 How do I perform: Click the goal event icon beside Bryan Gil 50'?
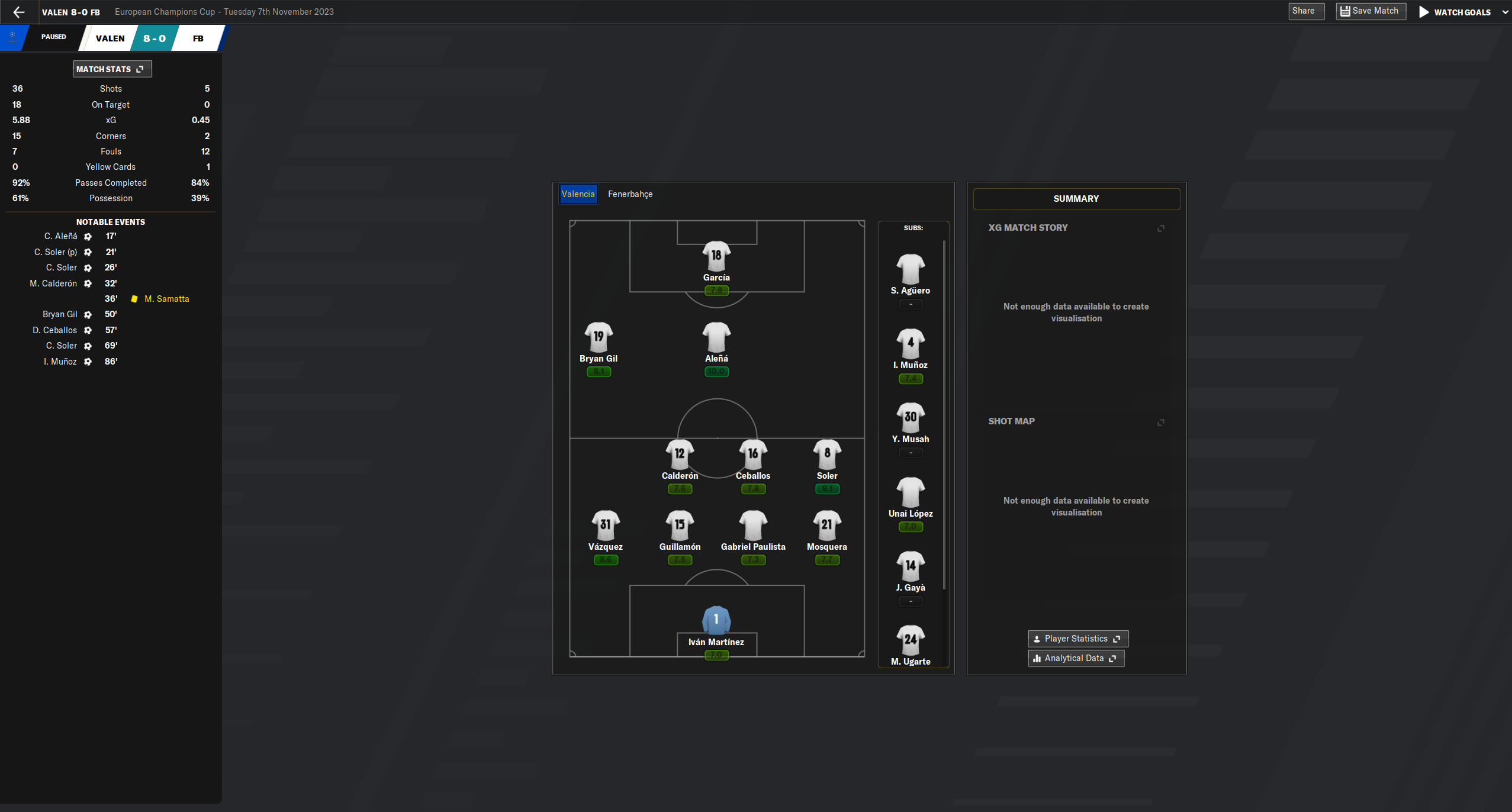point(87,314)
